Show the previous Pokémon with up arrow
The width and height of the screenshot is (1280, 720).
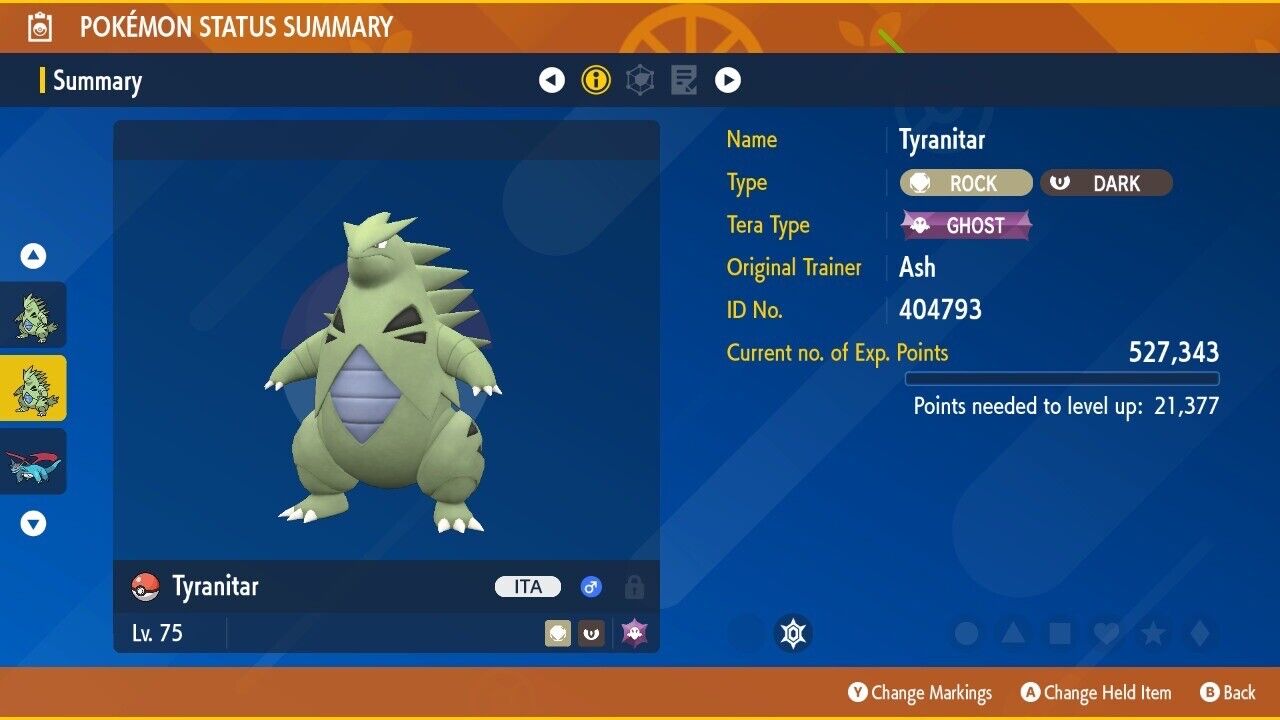pyautogui.click(x=34, y=257)
